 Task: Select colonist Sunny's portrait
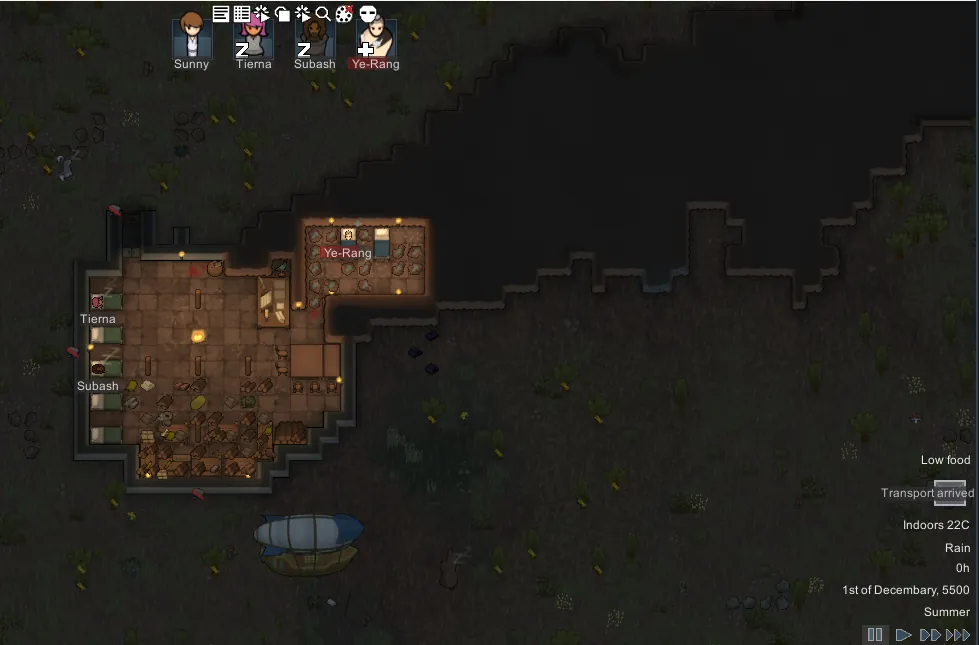pos(191,38)
